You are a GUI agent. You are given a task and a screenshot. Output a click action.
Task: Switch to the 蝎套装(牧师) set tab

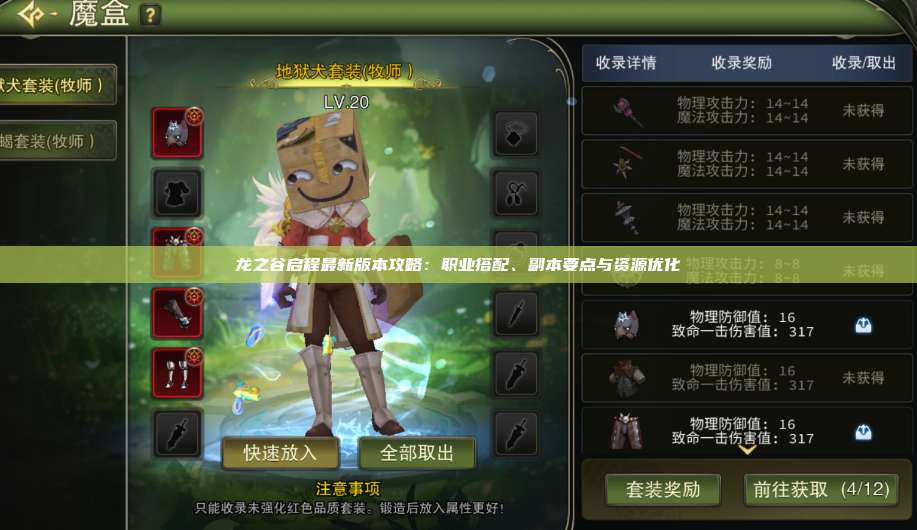pos(58,141)
